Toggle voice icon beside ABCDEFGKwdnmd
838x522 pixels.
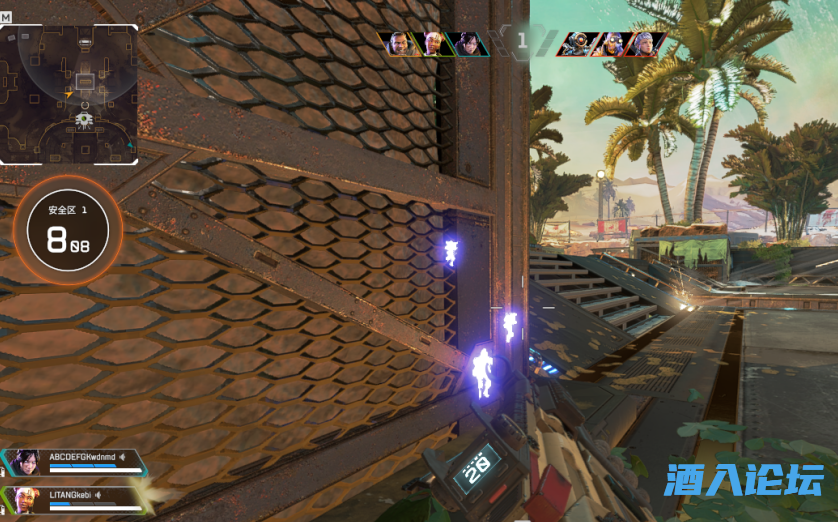coord(123,457)
